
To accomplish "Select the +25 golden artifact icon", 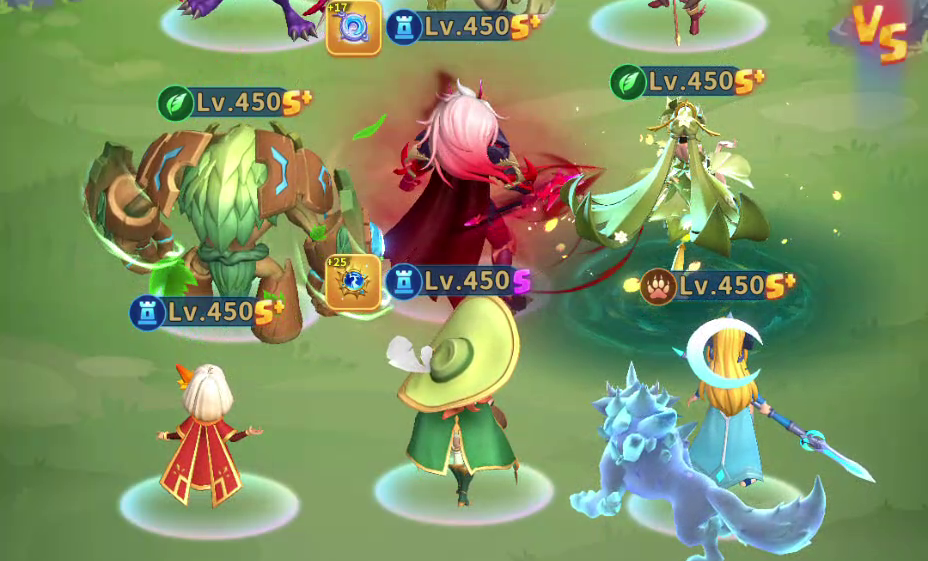I will click(353, 282).
